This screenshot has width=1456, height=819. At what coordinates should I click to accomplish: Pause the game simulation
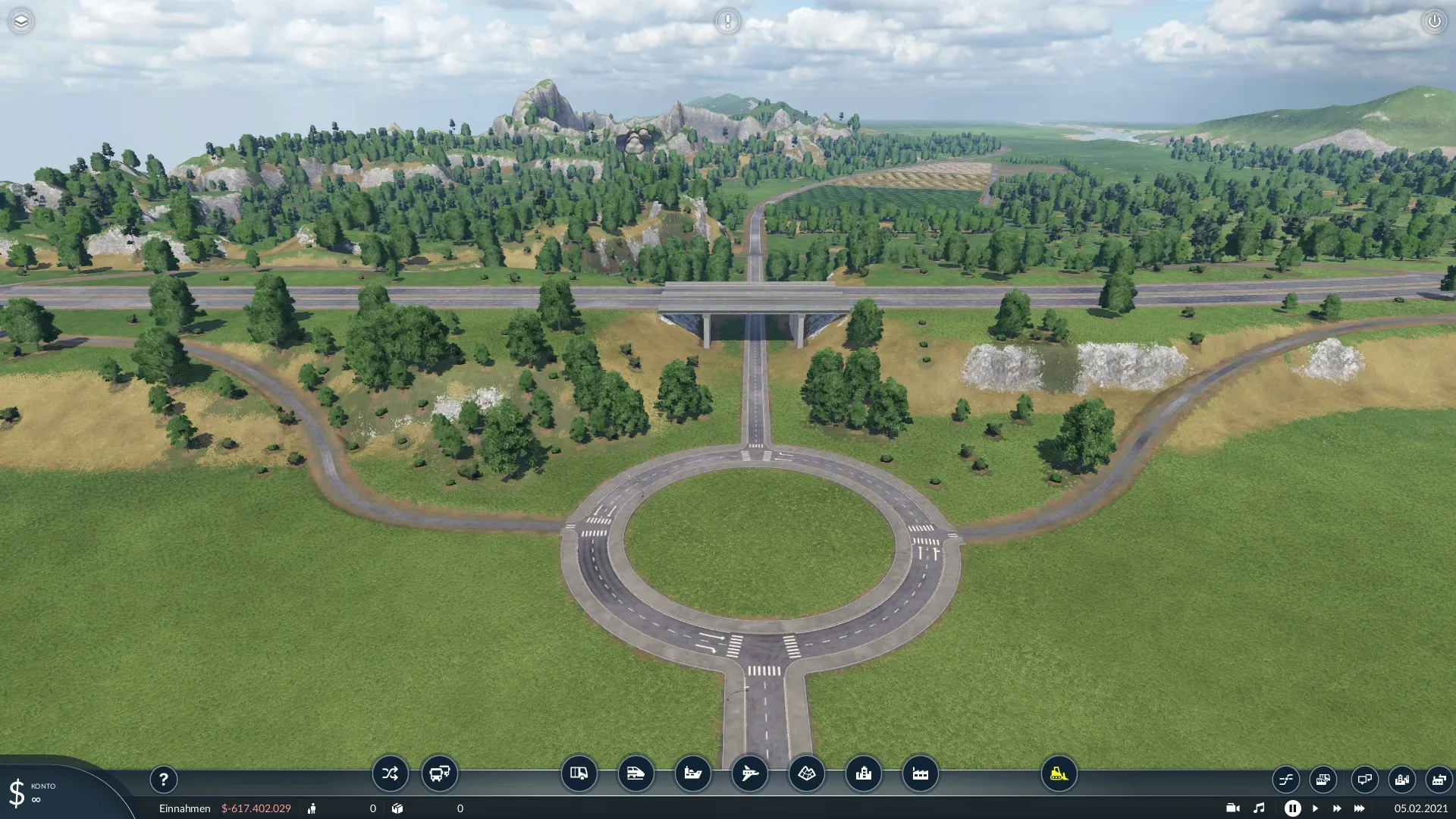pos(1292,808)
